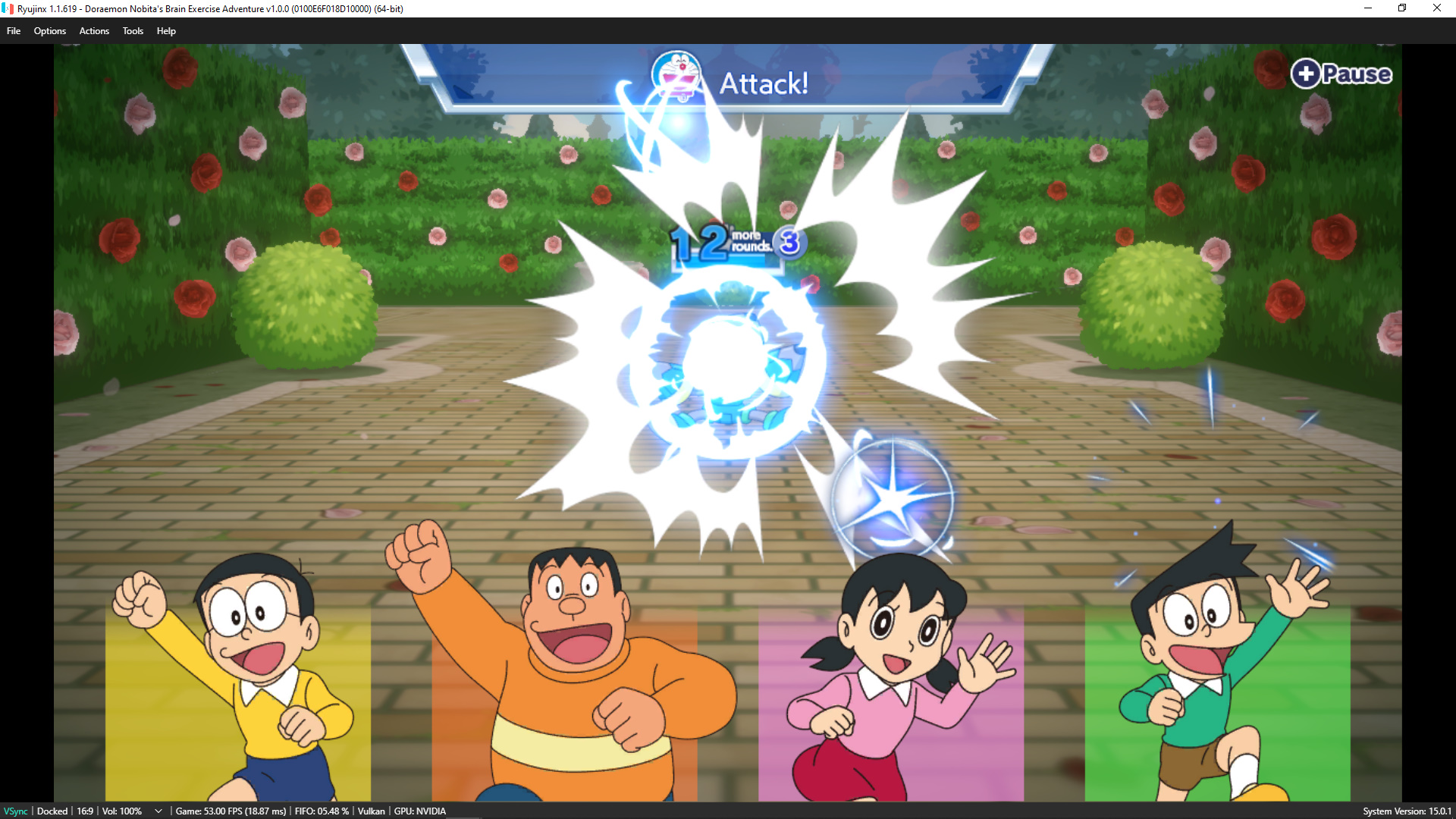Image resolution: width=1456 pixels, height=819 pixels.
Task: Tap the Pause button in top-right corner
Action: (1341, 74)
